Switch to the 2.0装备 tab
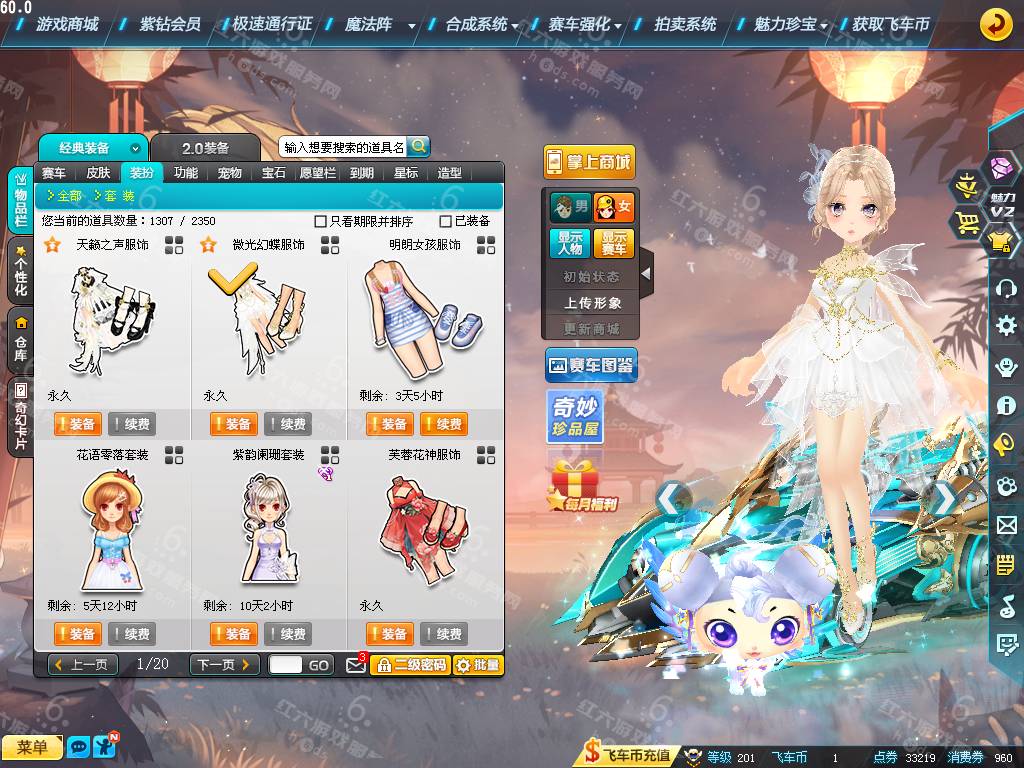The image size is (1024, 768). pyautogui.click(x=205, y=148)
